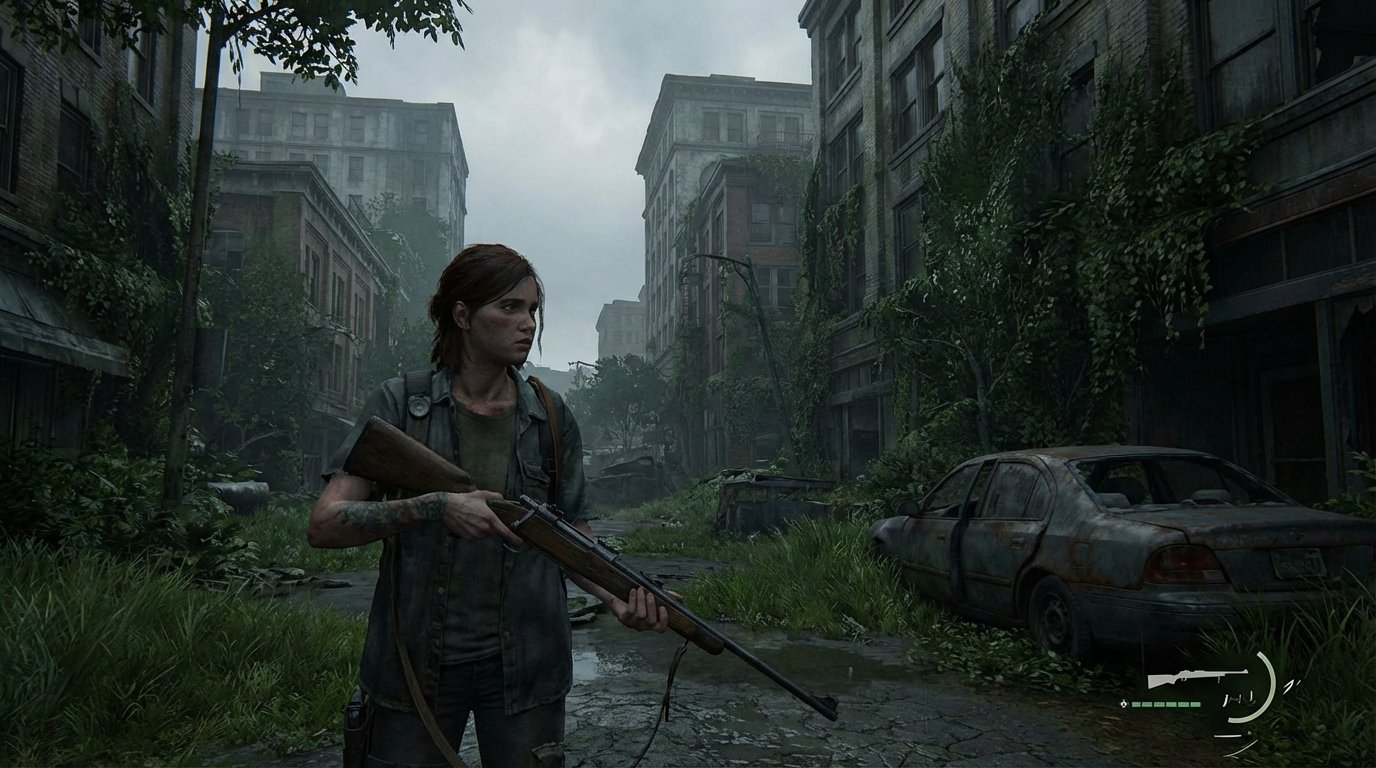Click the small weapon glyph inside the arc
This screenshot has width=1376, height=768.
[x=1240, y=698]
